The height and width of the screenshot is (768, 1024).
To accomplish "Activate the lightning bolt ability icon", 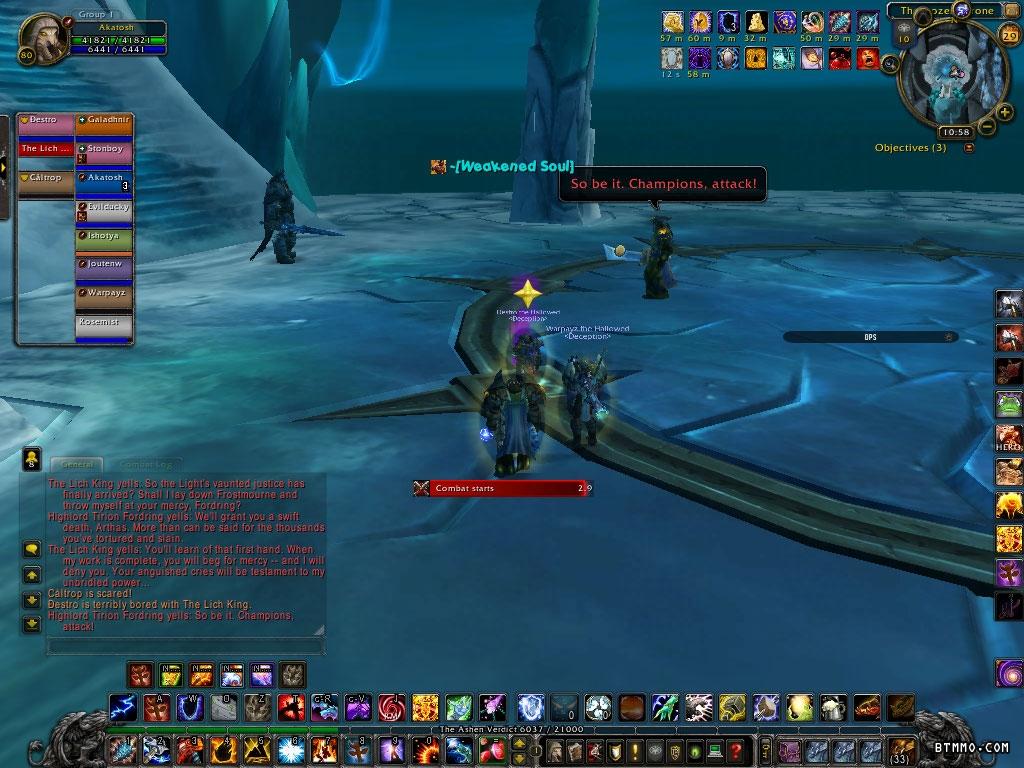I will [x=122, y=708].
